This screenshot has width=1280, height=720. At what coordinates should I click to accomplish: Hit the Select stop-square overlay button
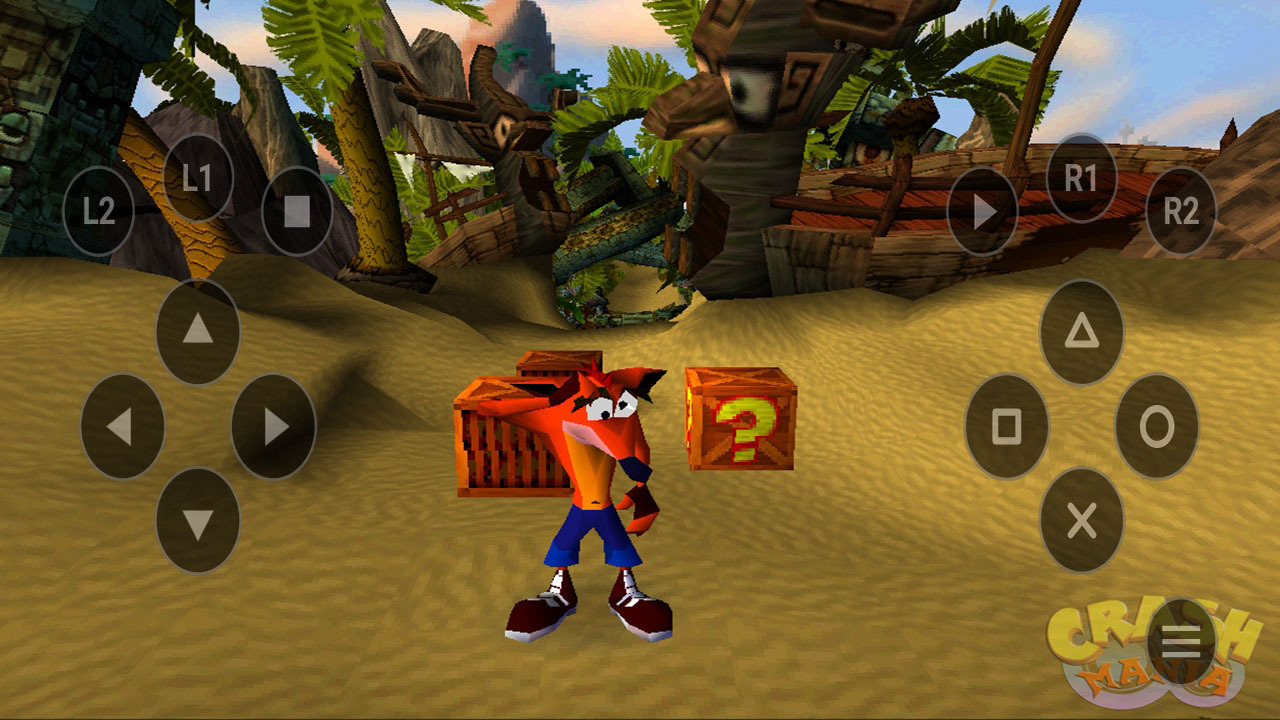click(x=297, y=211)
